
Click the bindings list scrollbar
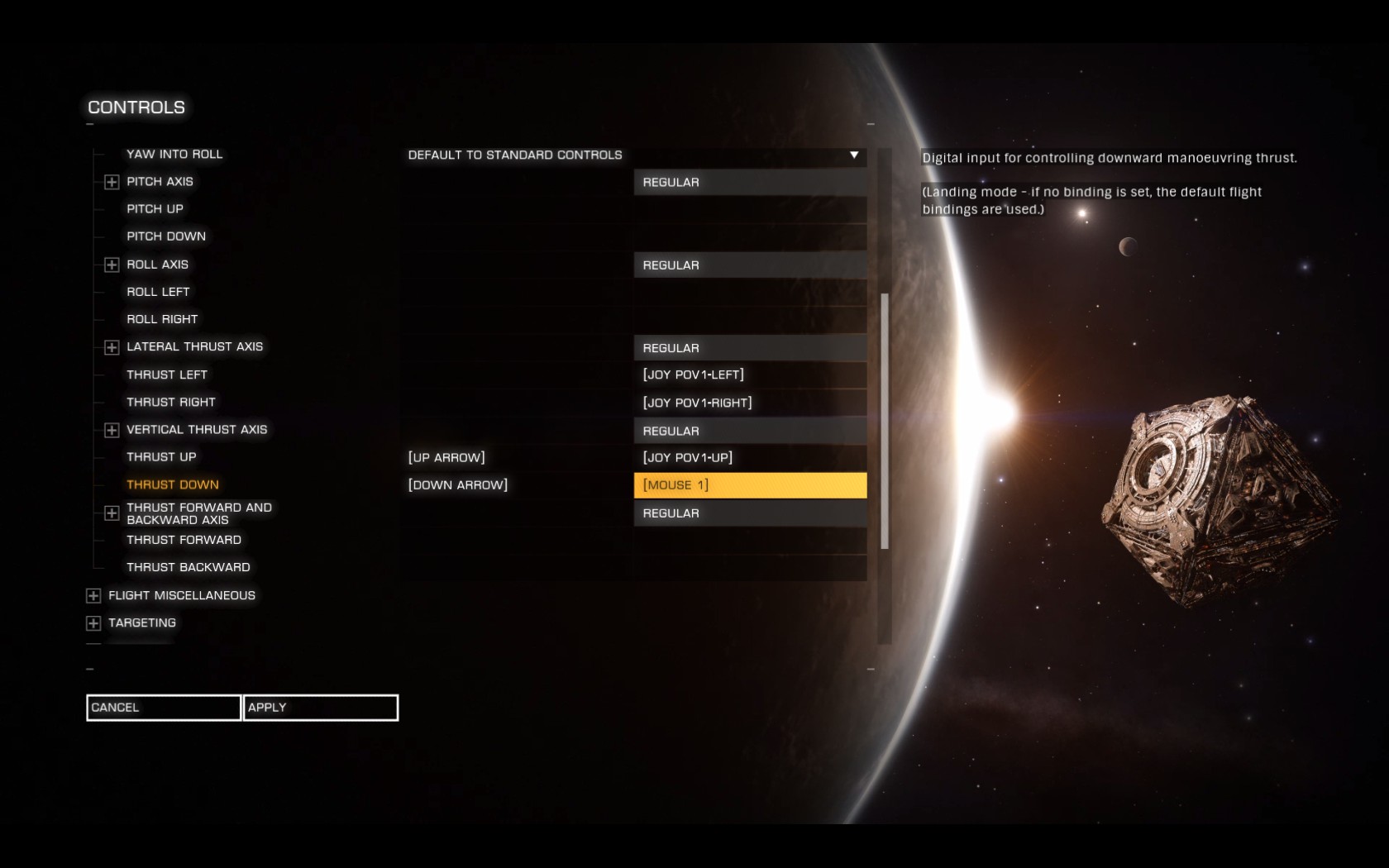(885, 421)
